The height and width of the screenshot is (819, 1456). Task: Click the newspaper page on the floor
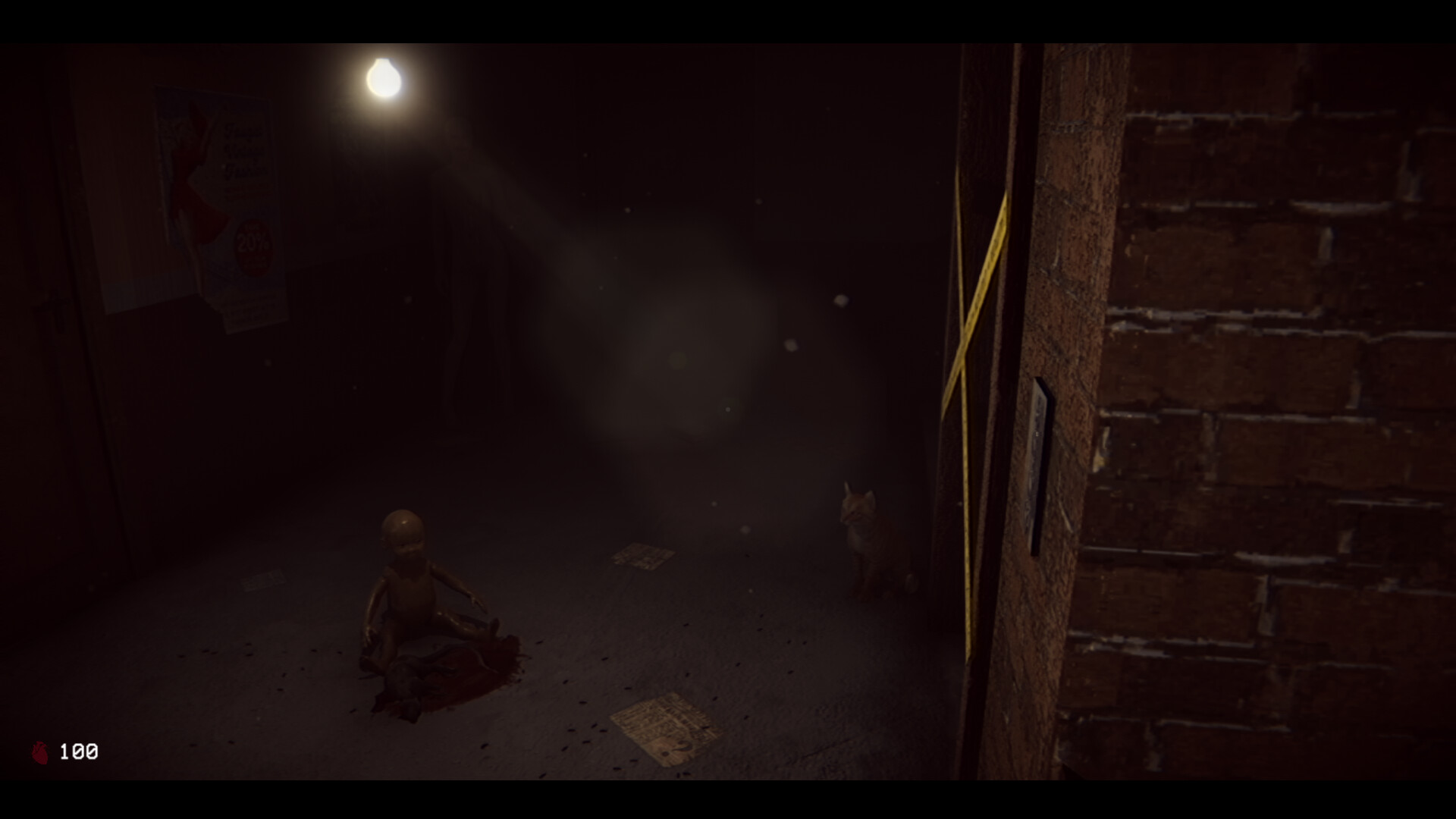[x=661, y=724]
